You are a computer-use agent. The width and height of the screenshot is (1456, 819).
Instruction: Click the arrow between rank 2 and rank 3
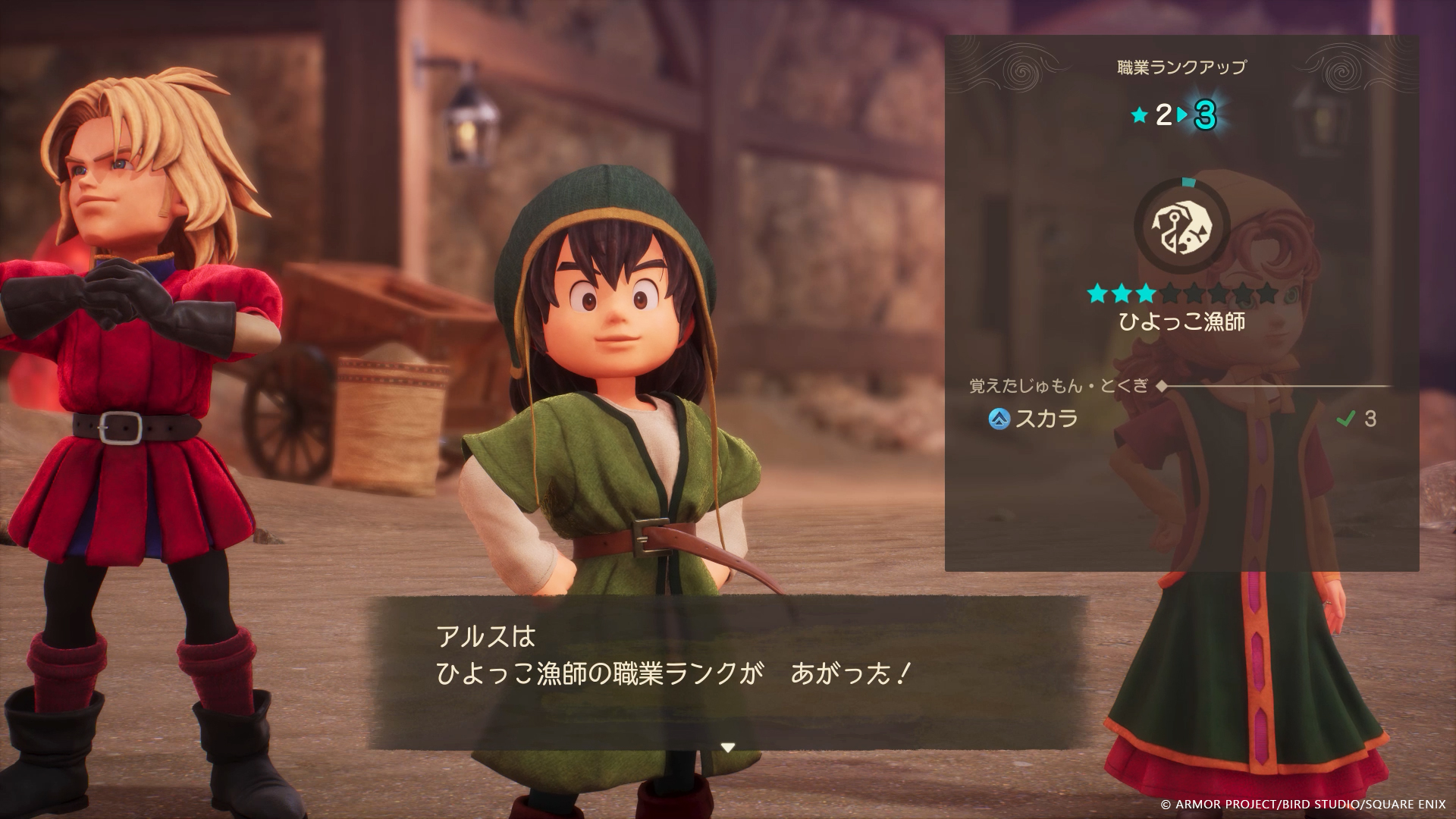pos(1180,114)
